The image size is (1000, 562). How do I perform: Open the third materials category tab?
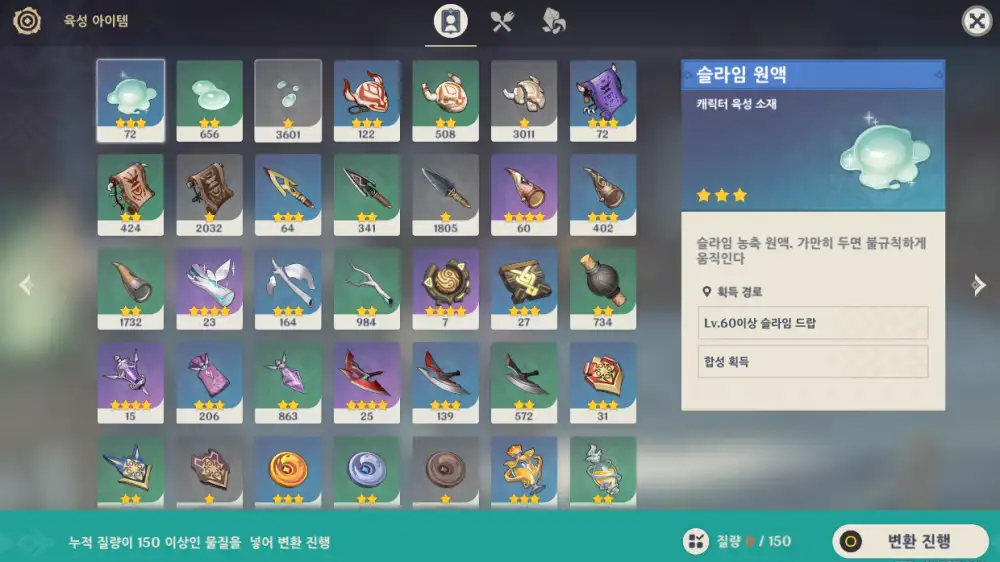click(x=553, y=21)
